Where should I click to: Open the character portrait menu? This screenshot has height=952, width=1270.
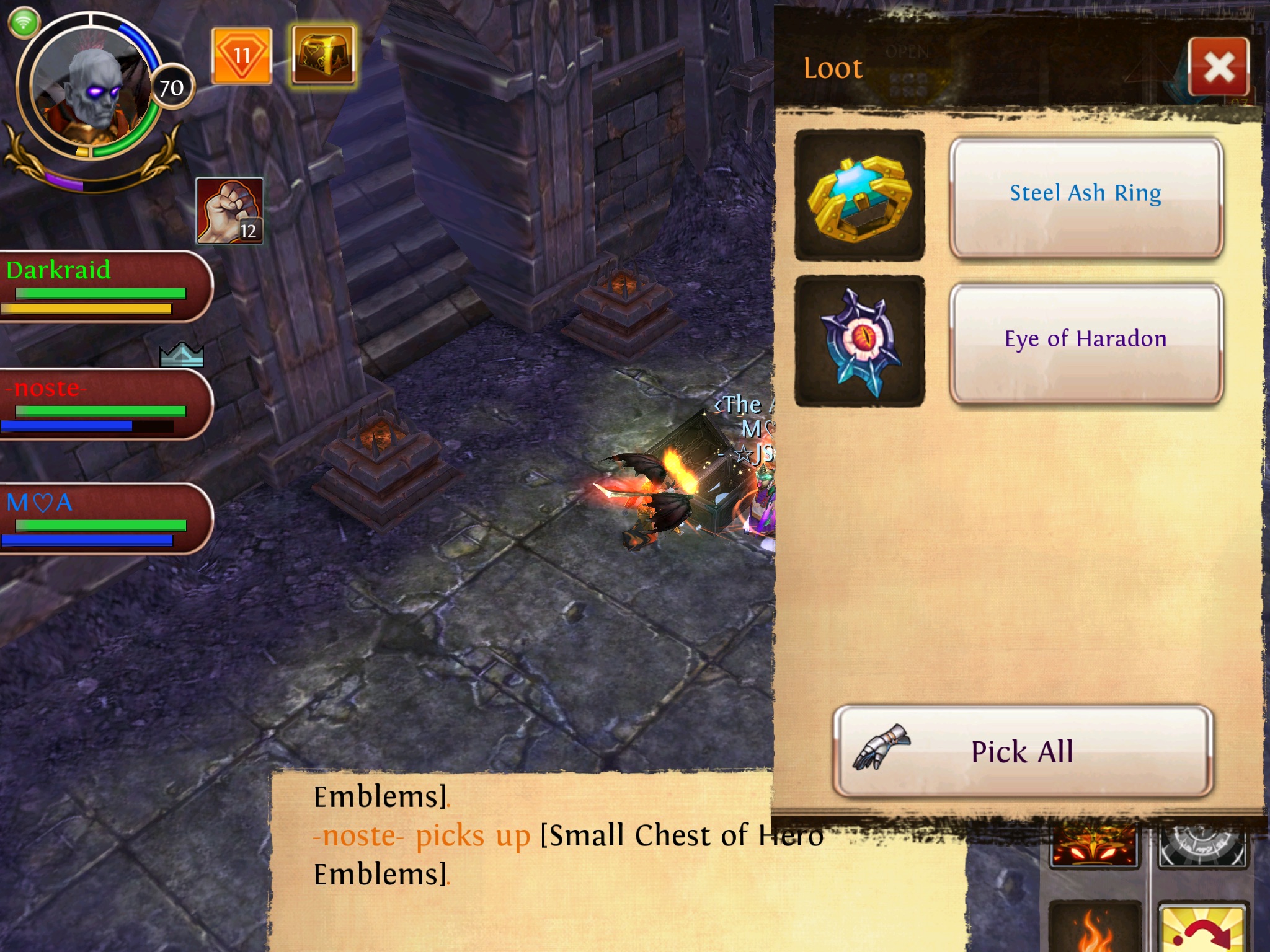point(92,87)
